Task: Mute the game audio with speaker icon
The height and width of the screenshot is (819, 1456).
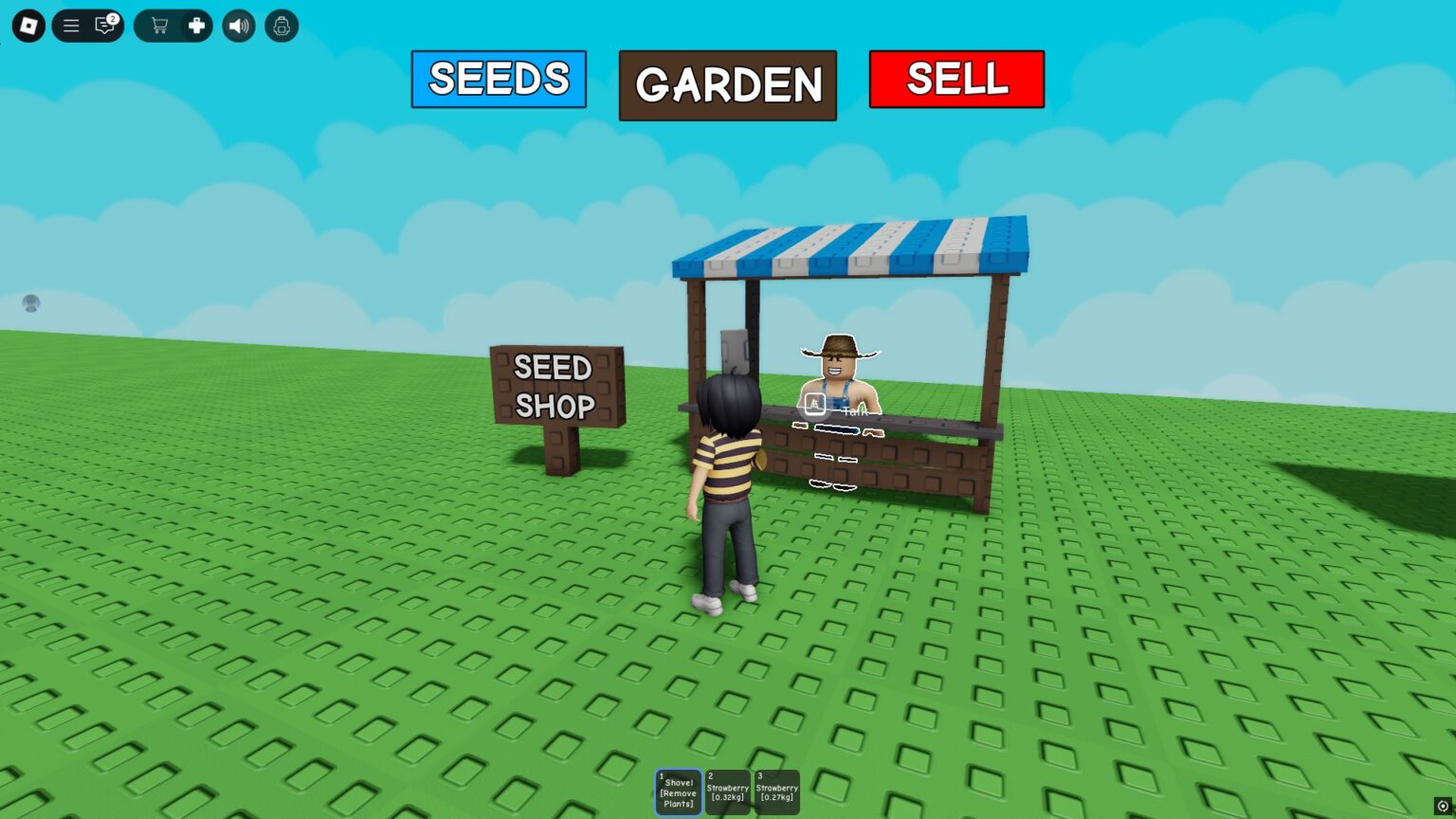Action: tap(238, 26)
